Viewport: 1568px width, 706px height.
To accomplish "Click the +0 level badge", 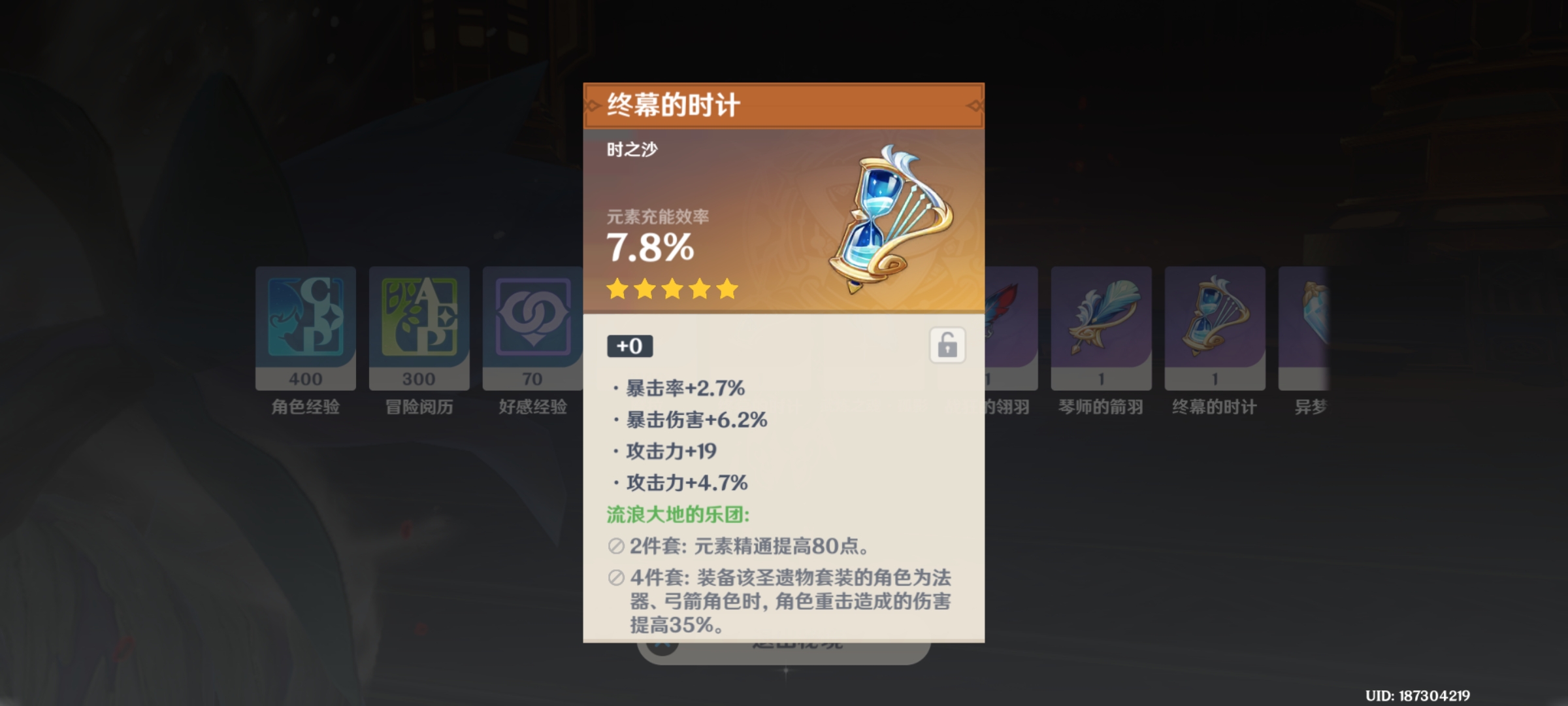I will pyautogui.click(x=629, y=346).
